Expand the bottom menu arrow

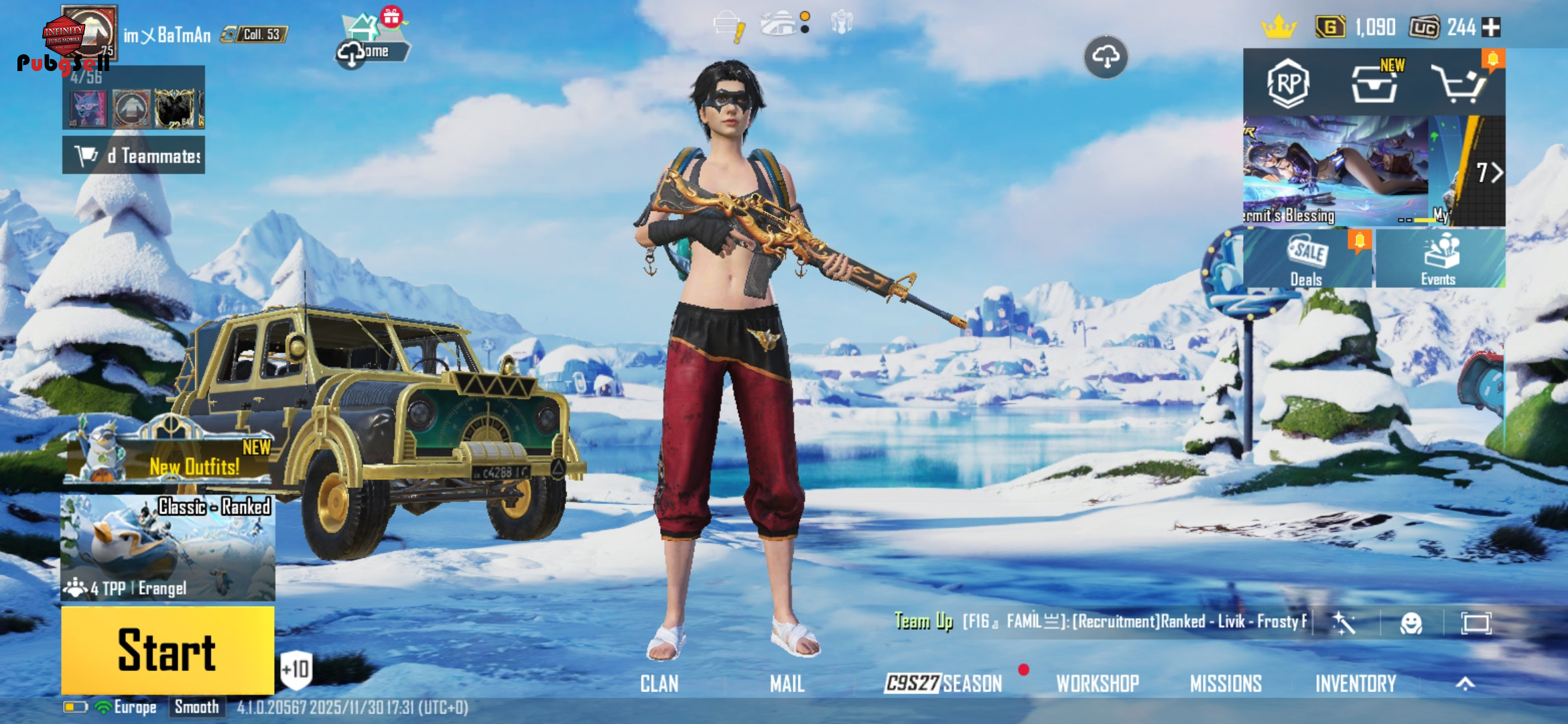1465,684
